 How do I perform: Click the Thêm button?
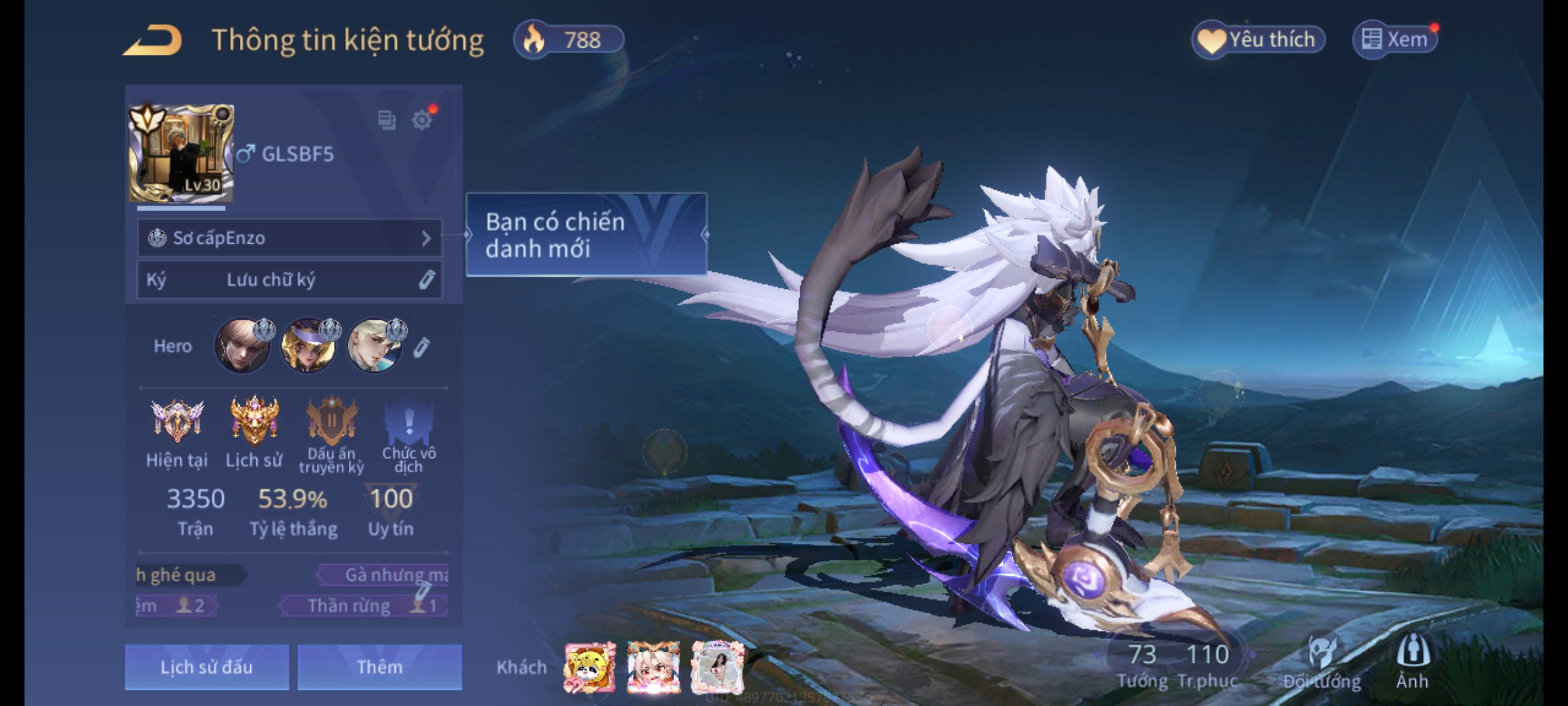(380, 667)
